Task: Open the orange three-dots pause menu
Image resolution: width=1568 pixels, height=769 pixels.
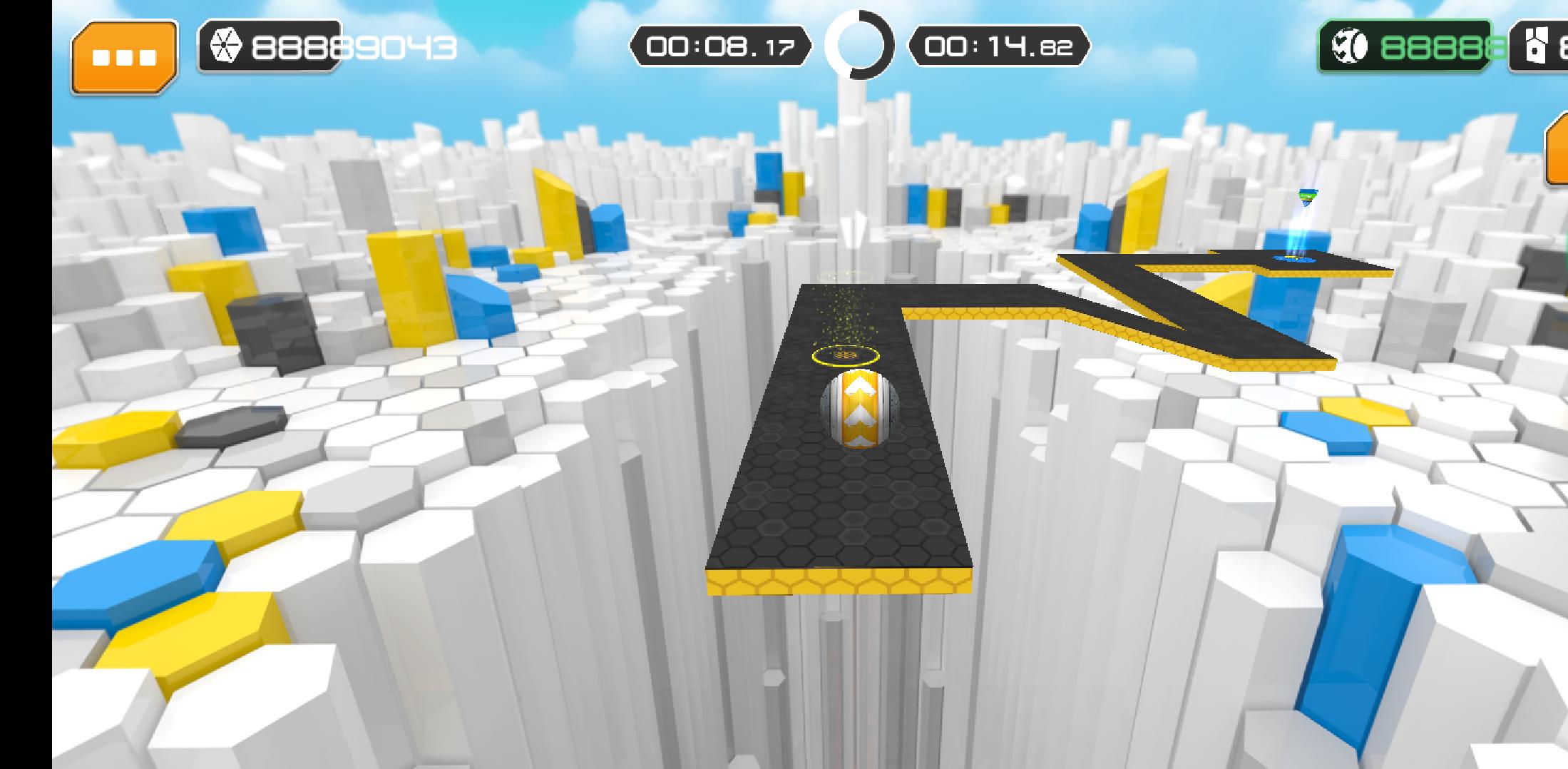Action: pos(124,57)
